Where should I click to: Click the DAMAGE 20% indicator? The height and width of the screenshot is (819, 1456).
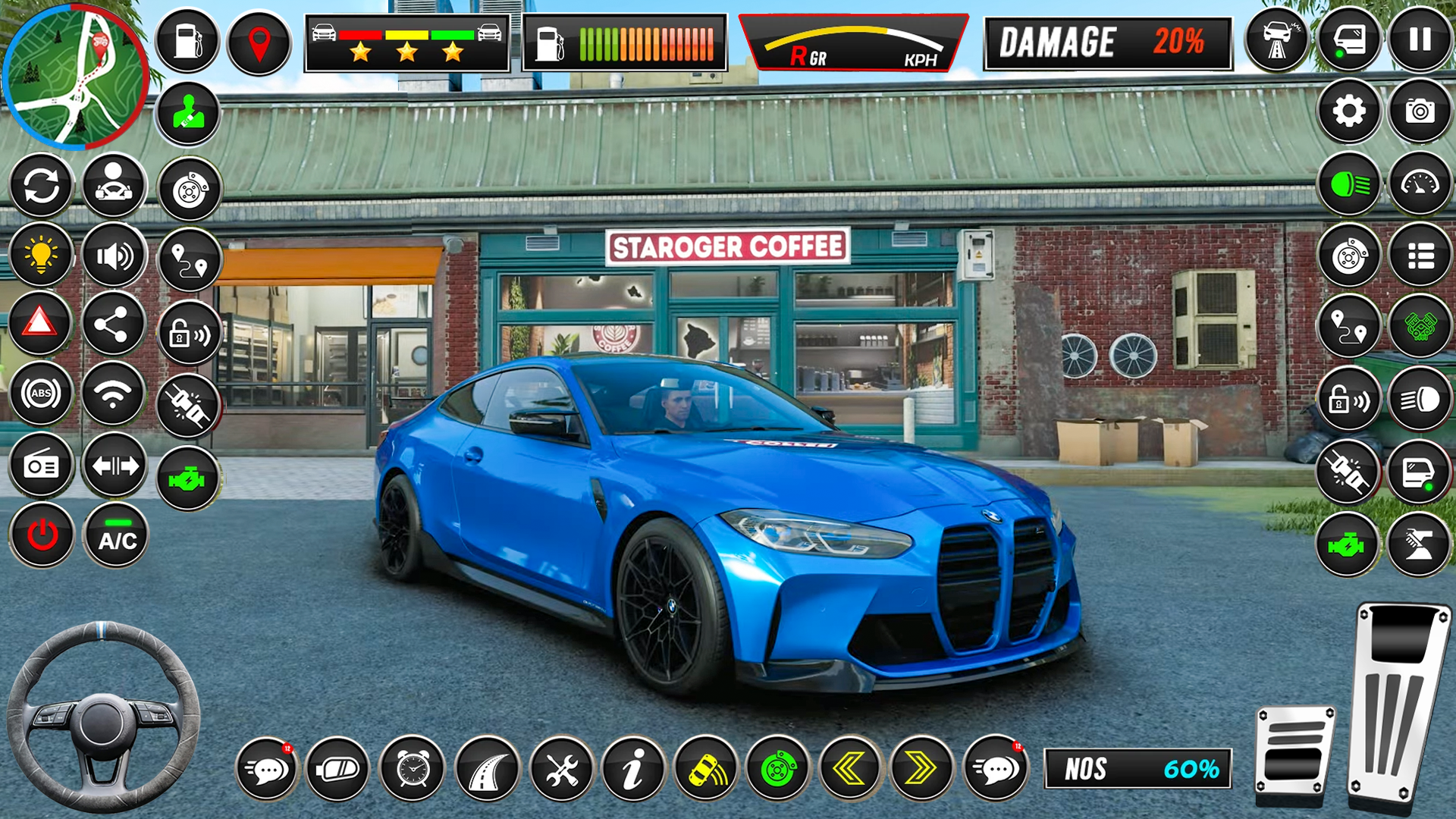click(1107, 43)
